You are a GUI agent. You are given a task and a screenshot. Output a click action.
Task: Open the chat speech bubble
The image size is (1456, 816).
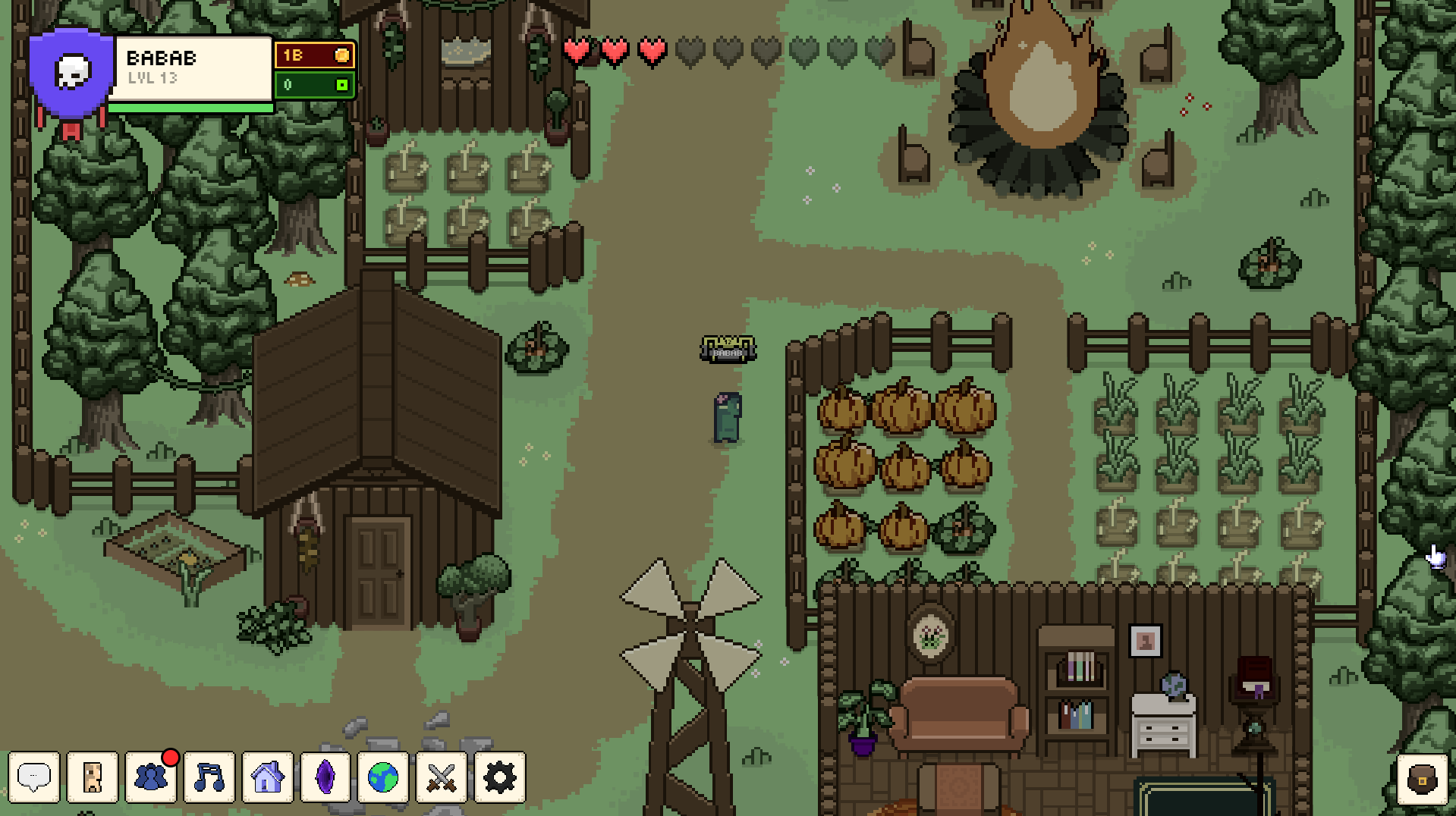(x=33, y=777)
